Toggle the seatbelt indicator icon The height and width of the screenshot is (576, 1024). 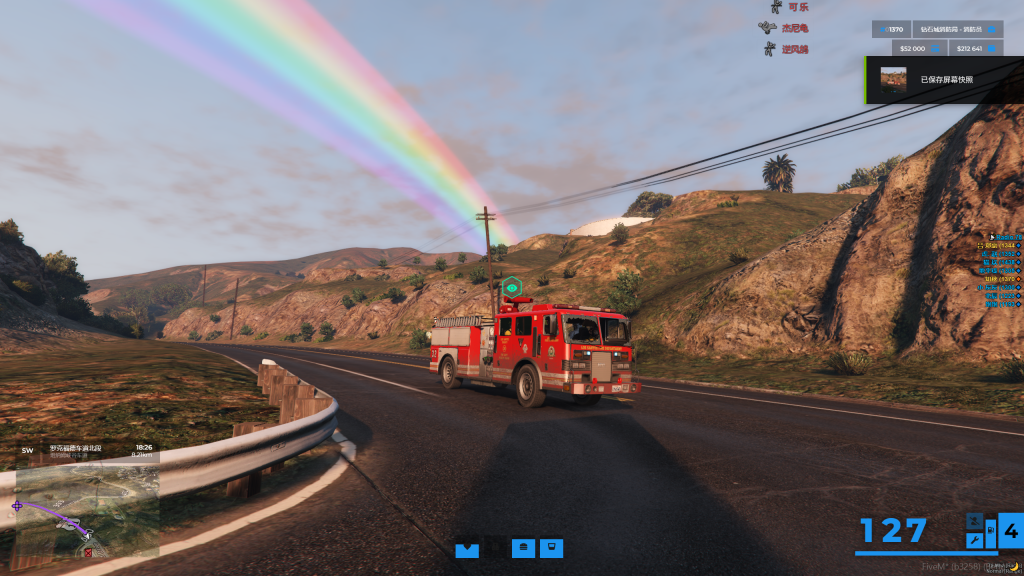tap(974, 521)
